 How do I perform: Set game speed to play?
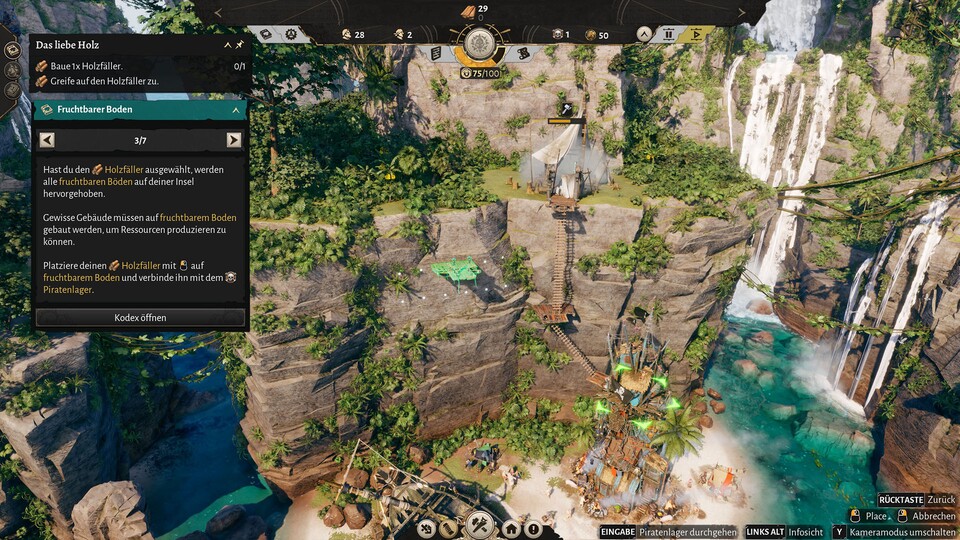697,34
